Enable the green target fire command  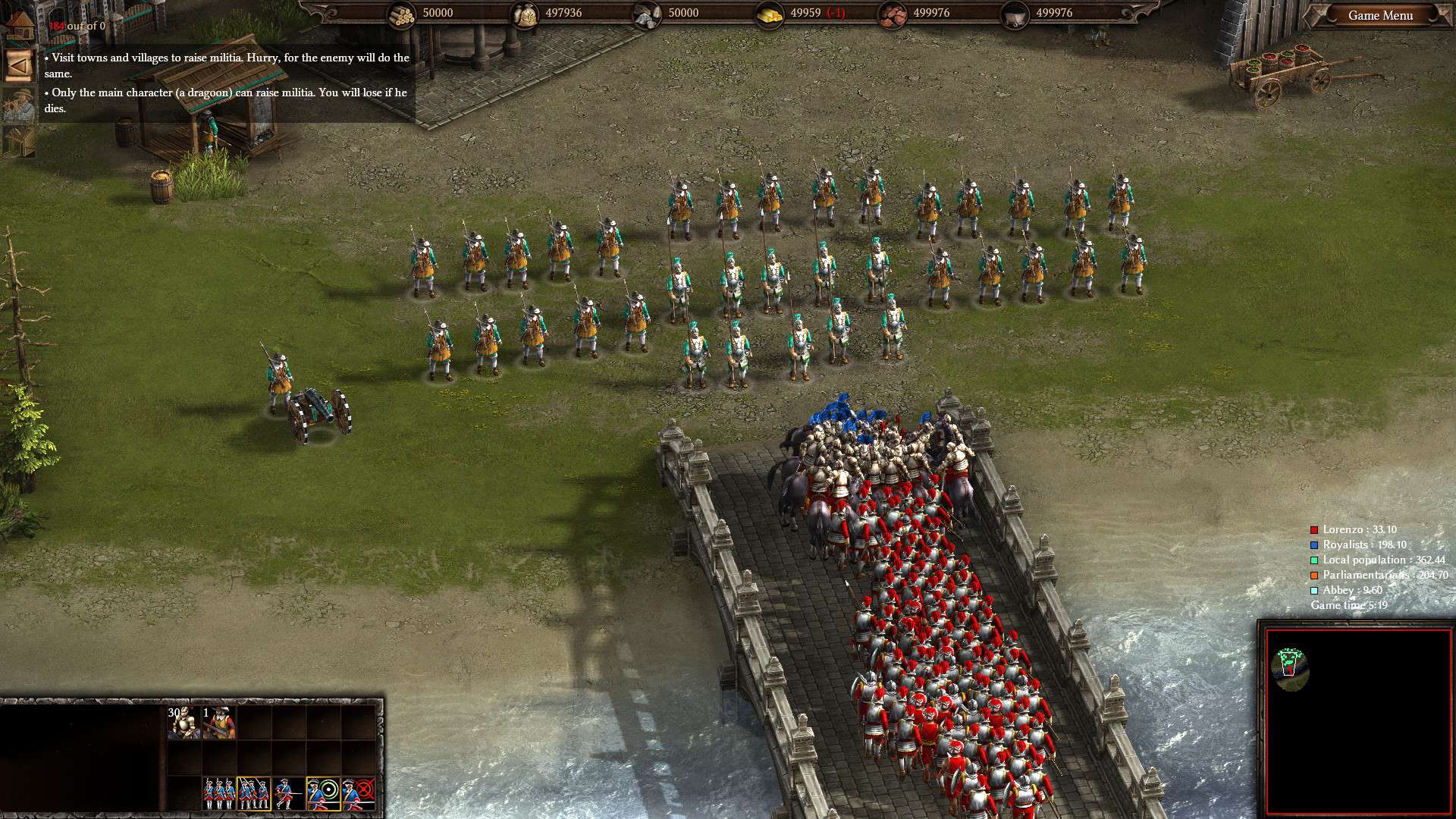pyautogui.click(x=323, y=794)
